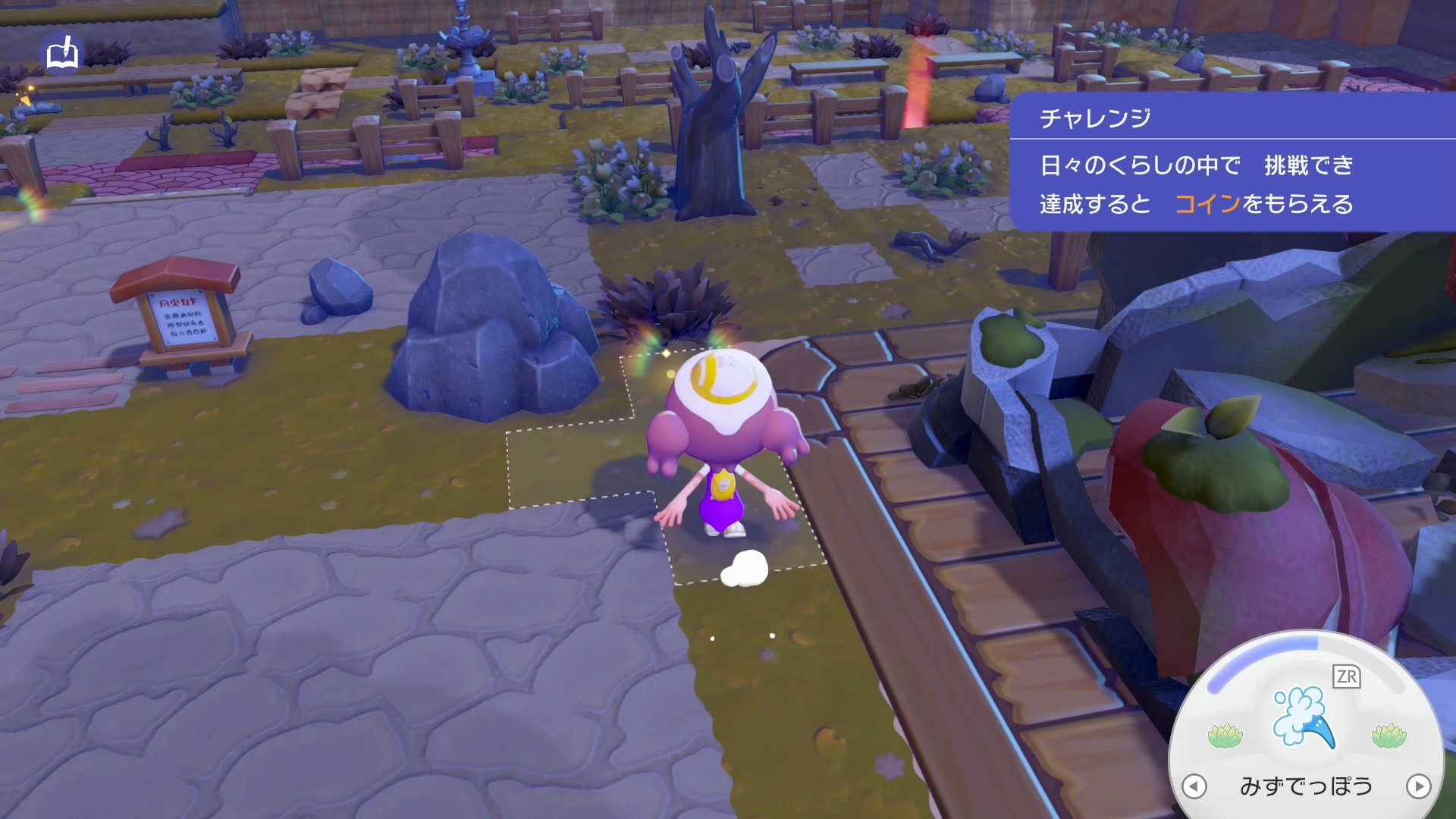Select the チャレンジ notification panel
Screen dimensions: 1456x819
(1232, 162)
